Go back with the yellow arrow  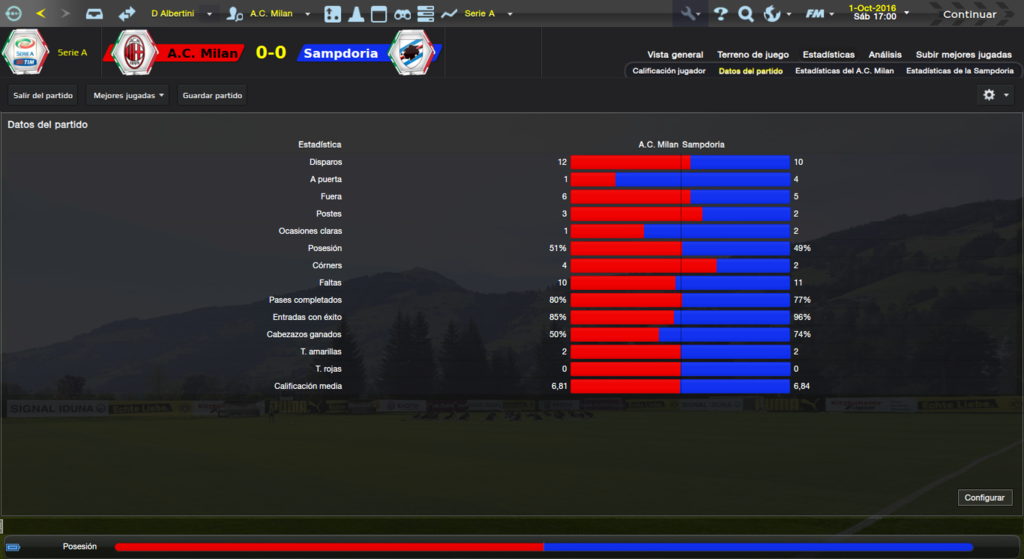point(41,14)
